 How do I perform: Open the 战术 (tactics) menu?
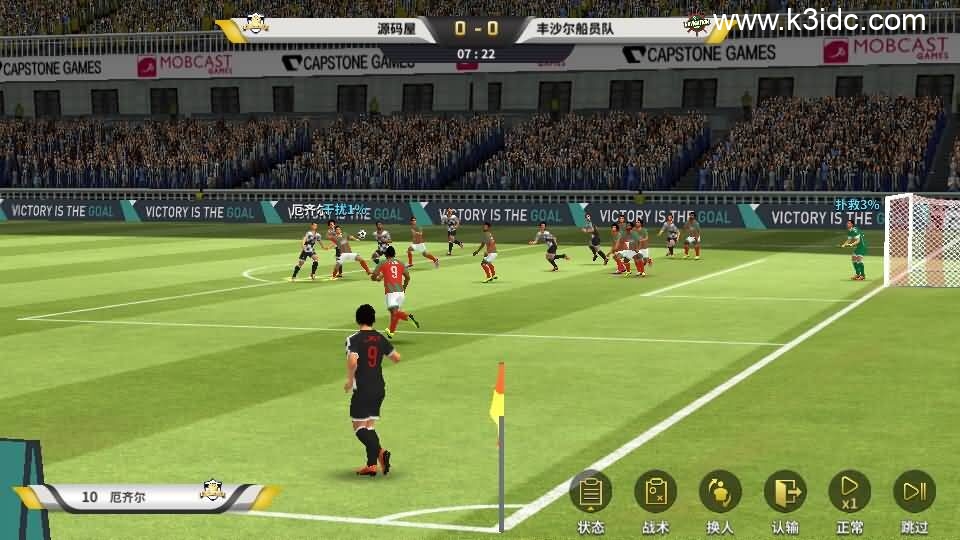(655, 492)
